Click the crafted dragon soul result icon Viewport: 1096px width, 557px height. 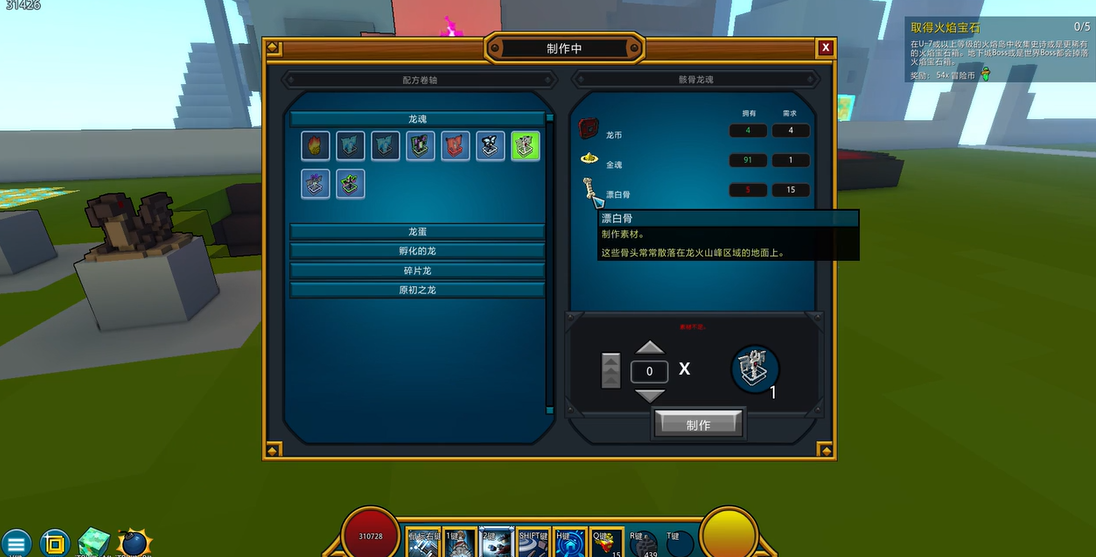(755, 370)
